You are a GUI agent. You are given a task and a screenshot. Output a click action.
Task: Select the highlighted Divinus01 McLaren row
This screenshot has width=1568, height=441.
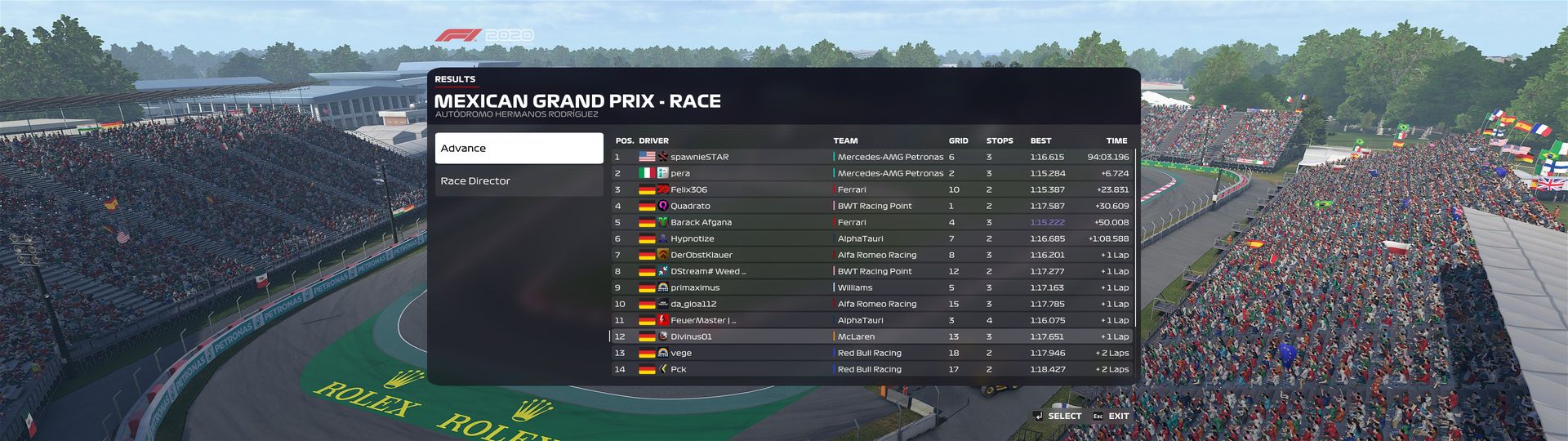871,336
